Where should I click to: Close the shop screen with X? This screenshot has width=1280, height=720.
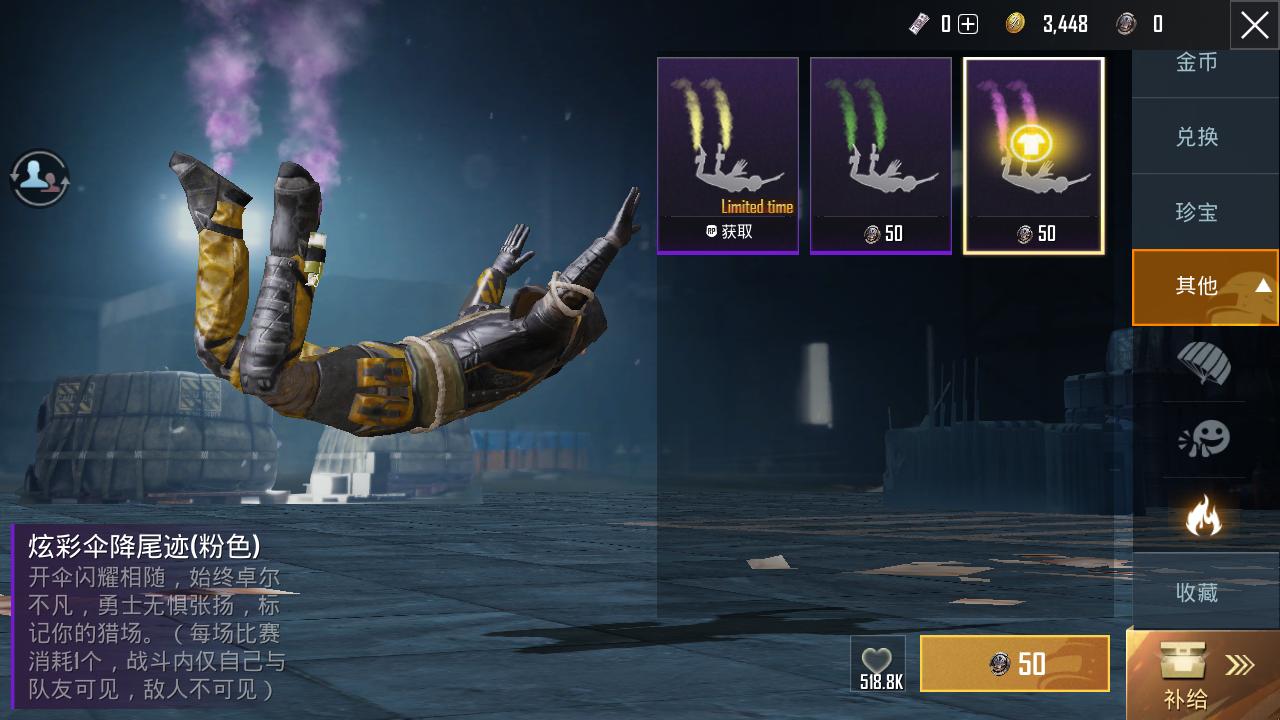coord(1254,25)
